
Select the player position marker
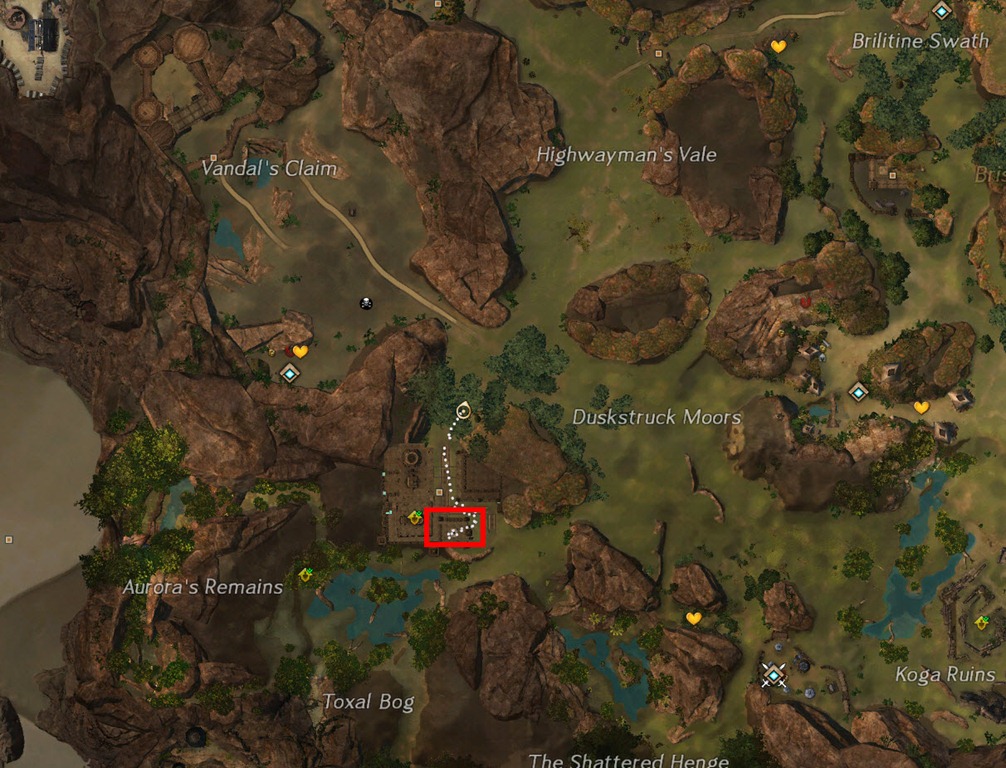click(463, 410)
